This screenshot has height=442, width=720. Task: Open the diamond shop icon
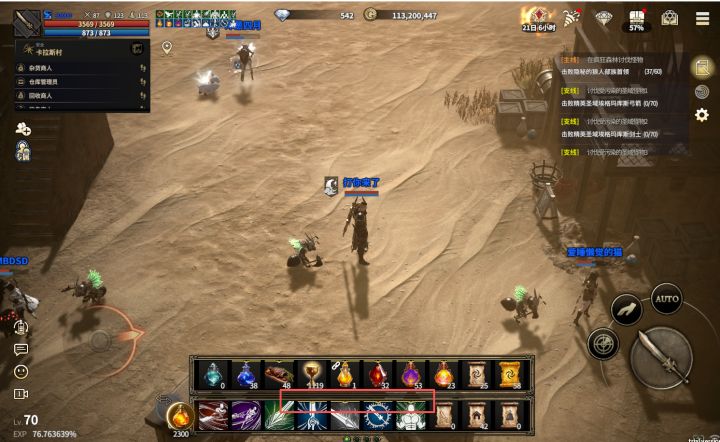[604, 18]
